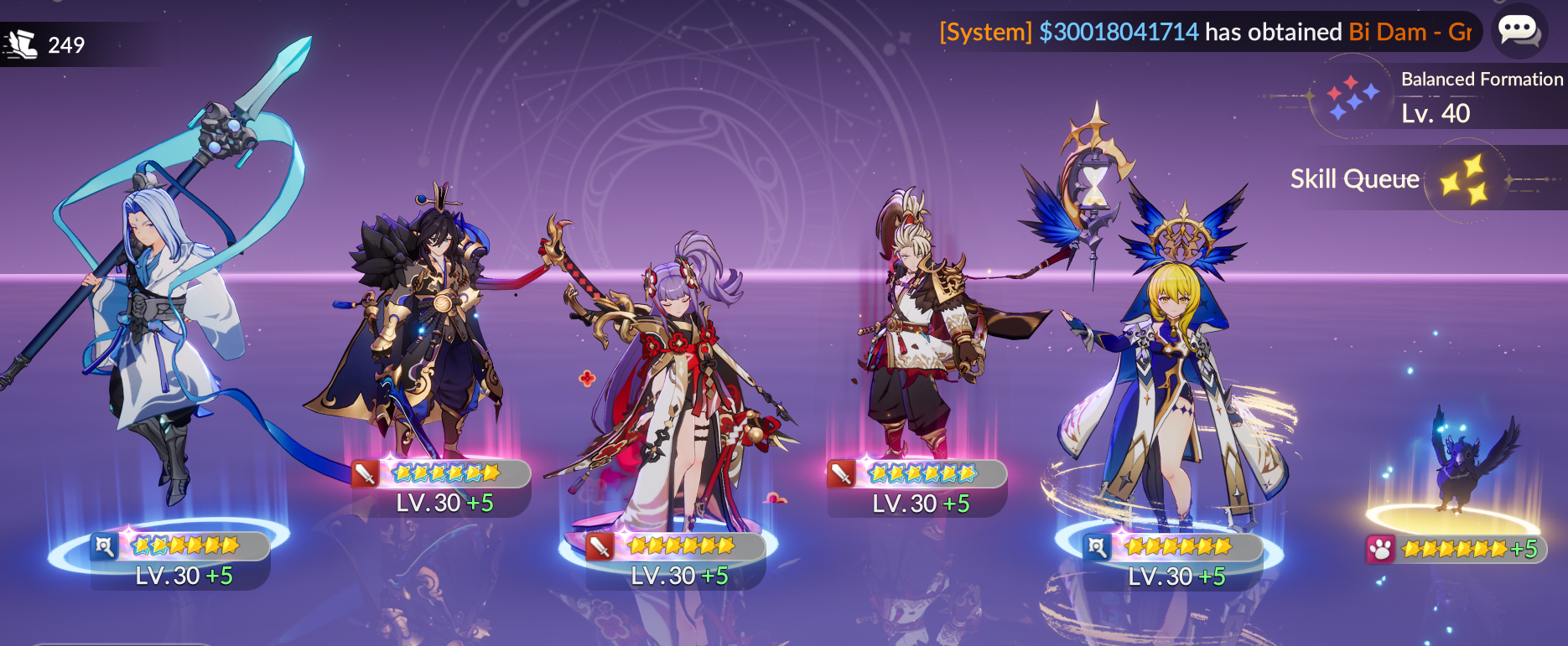Pick the blonde blue-winged mage hero
Viewport: 1568px width, 646px height.
(1174, 377)
